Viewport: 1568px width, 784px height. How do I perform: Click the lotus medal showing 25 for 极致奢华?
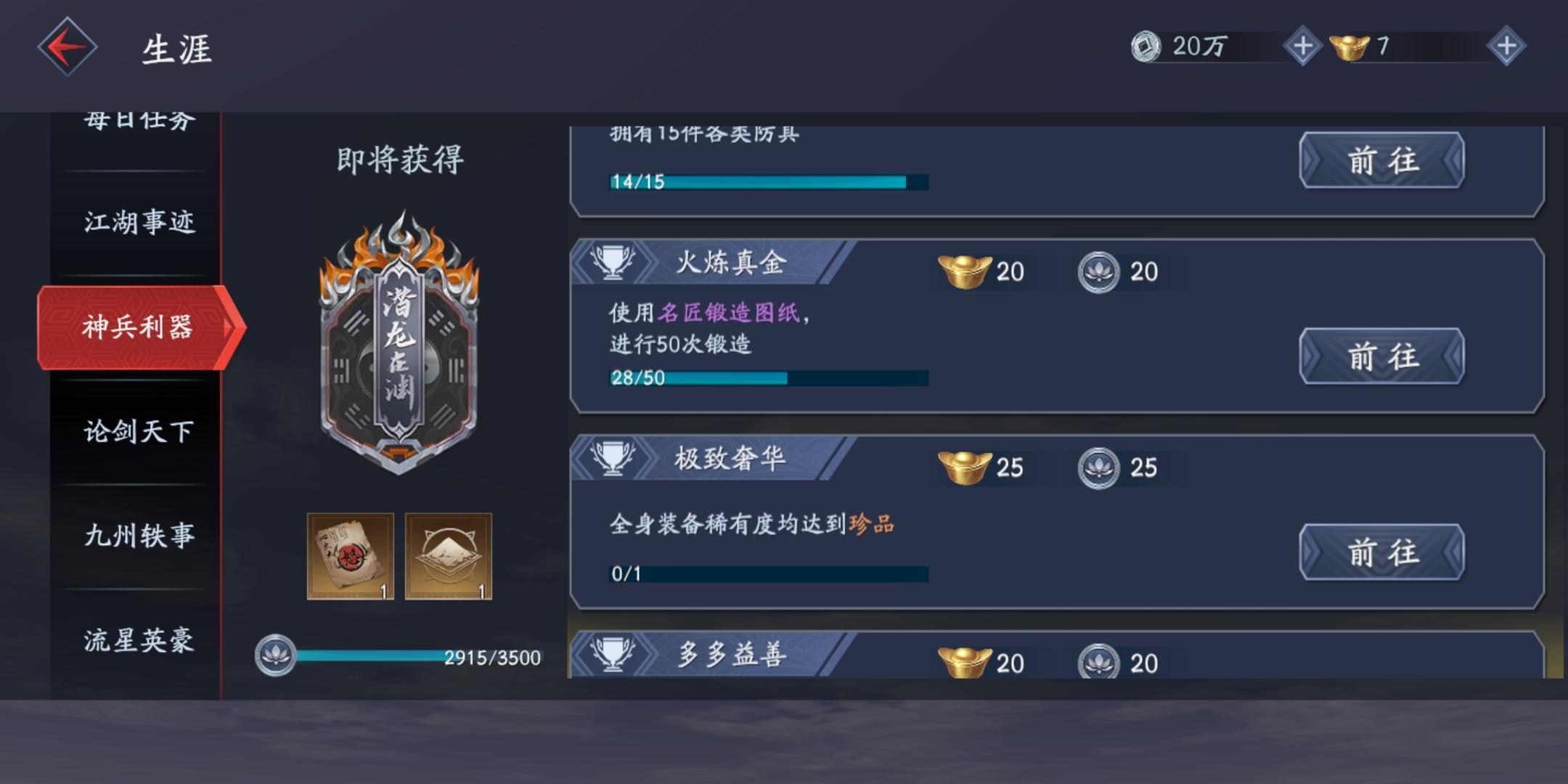[1098, 468]
